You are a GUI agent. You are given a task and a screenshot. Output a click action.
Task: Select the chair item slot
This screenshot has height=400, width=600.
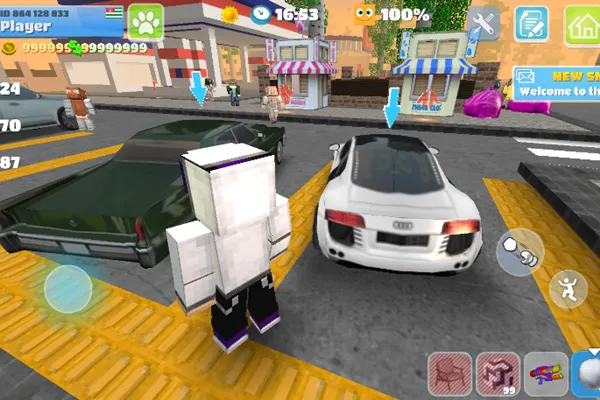449,373
